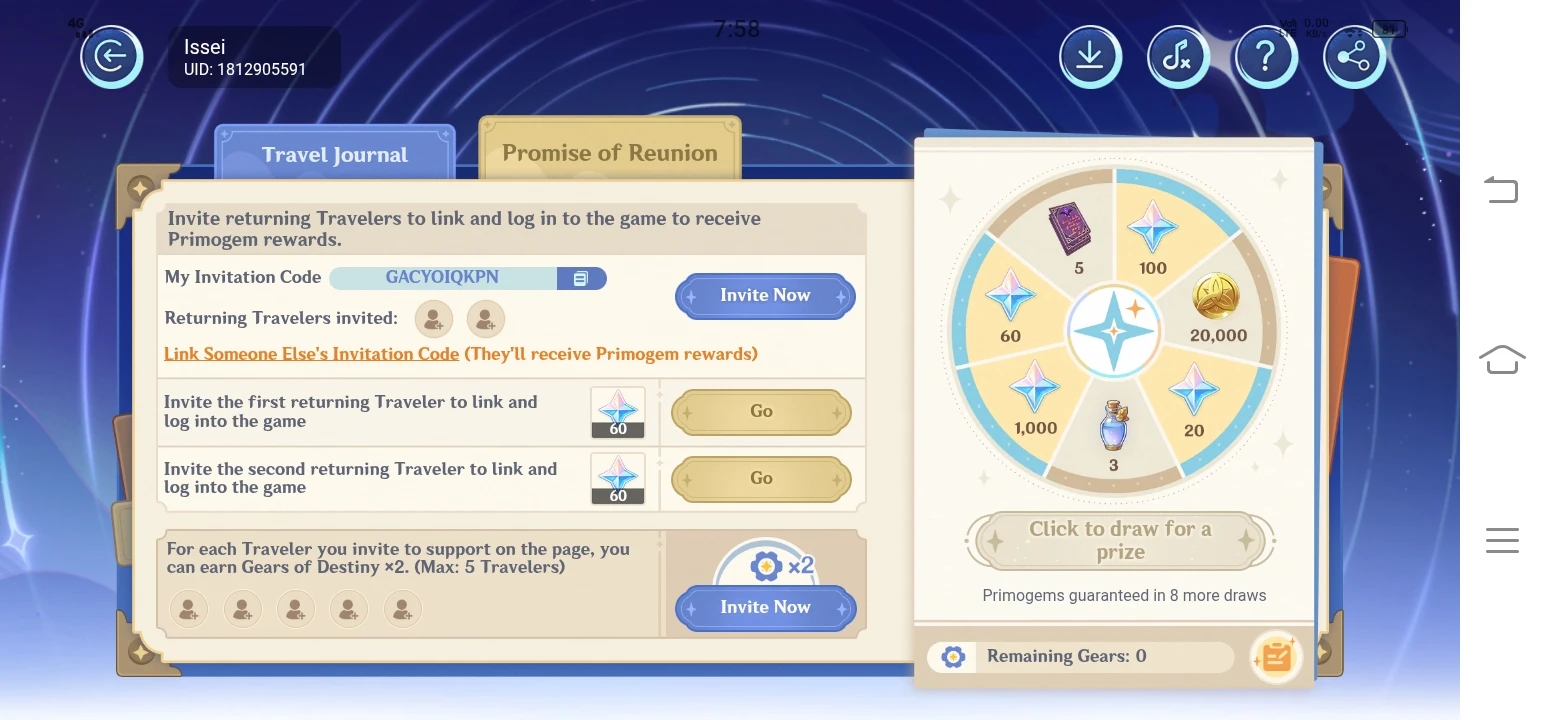This screenshot has width=1544, height=720.
Task: Select the first returning Traveler invite slot
Action: (433, 318)
